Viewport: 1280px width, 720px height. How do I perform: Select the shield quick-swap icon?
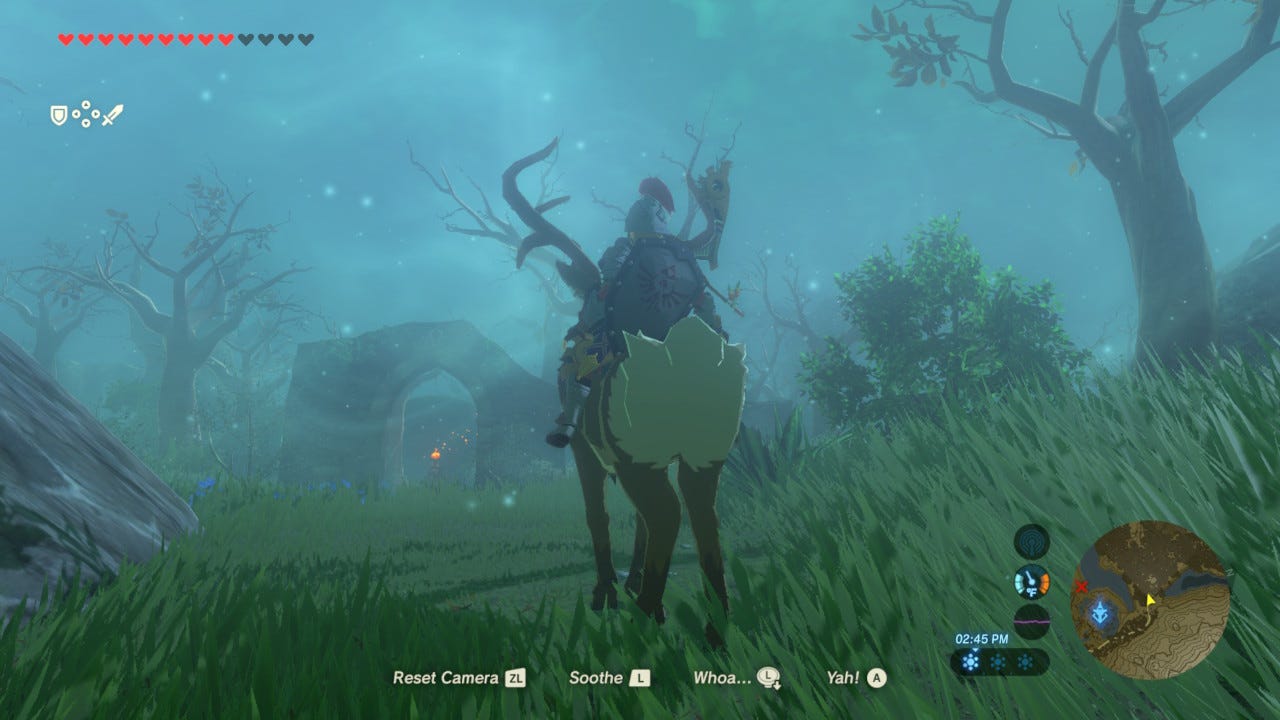[x=59, y=116]
